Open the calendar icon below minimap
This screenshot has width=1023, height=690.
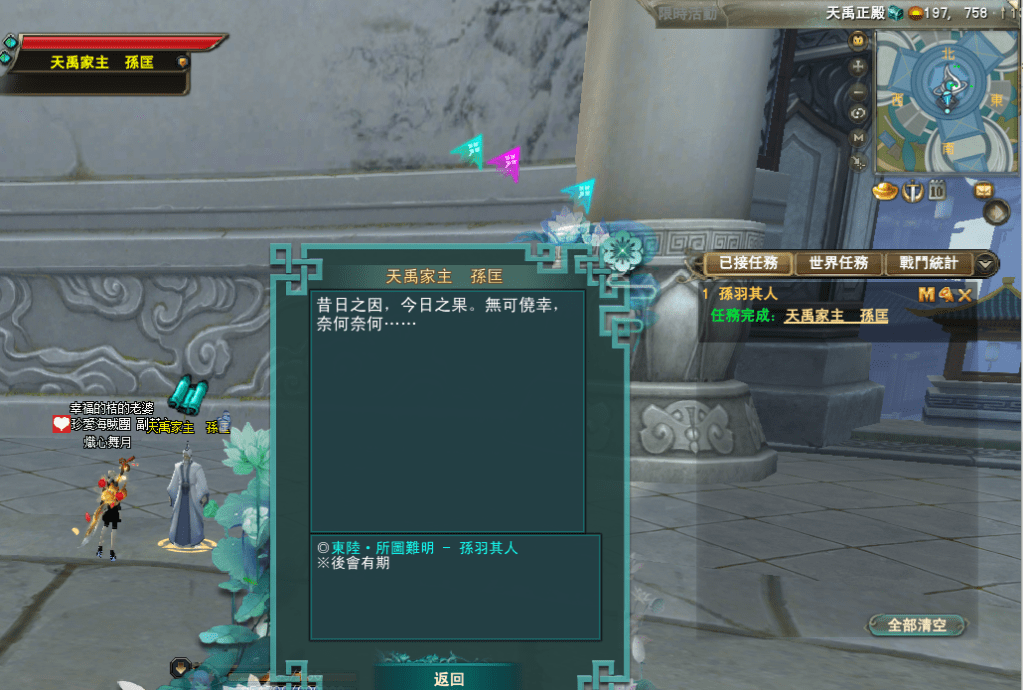coord(937,190)
